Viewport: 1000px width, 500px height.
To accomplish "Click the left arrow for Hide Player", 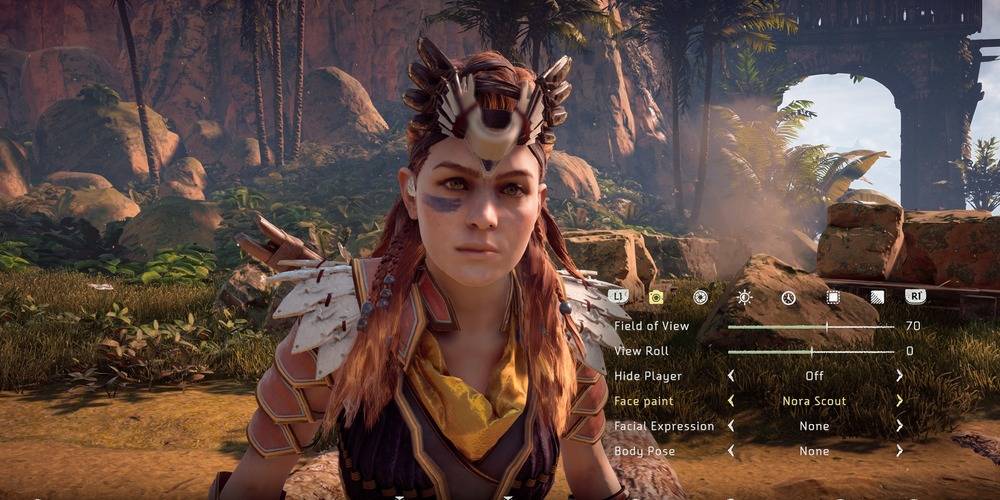I will [730, 376].
